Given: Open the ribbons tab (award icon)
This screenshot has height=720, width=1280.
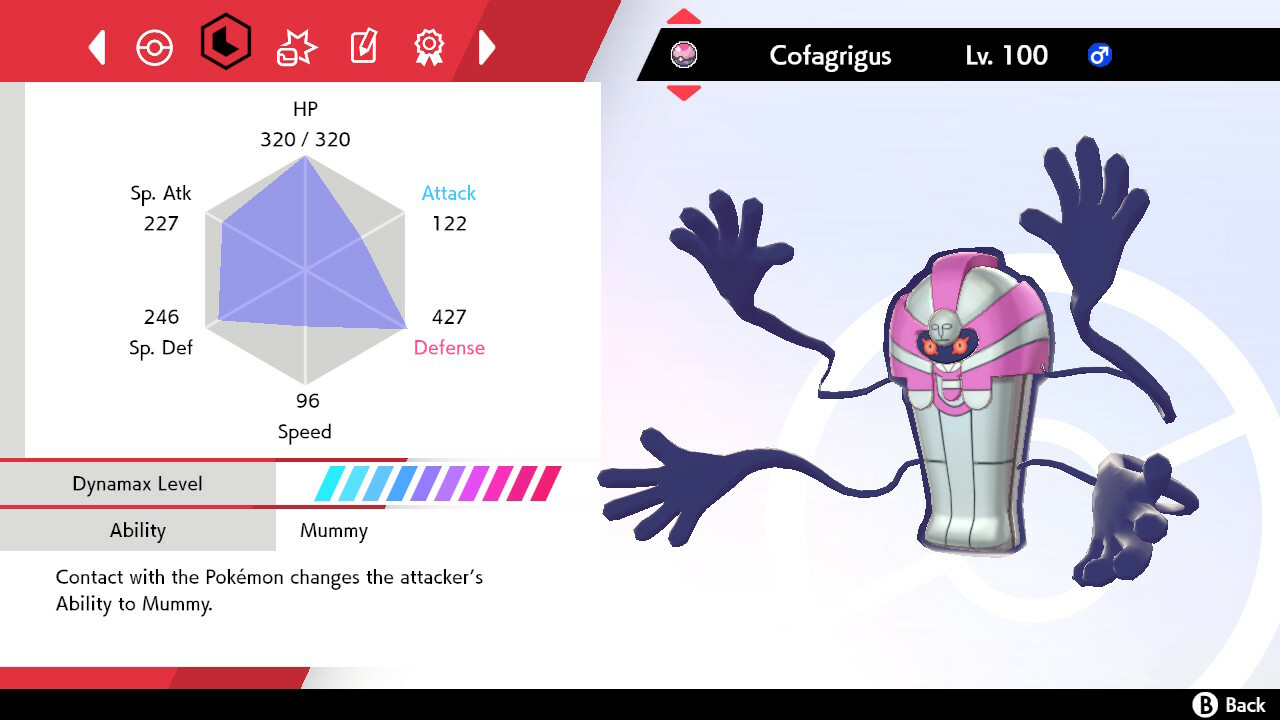Looking at the screenshot, I should point(430,46).
